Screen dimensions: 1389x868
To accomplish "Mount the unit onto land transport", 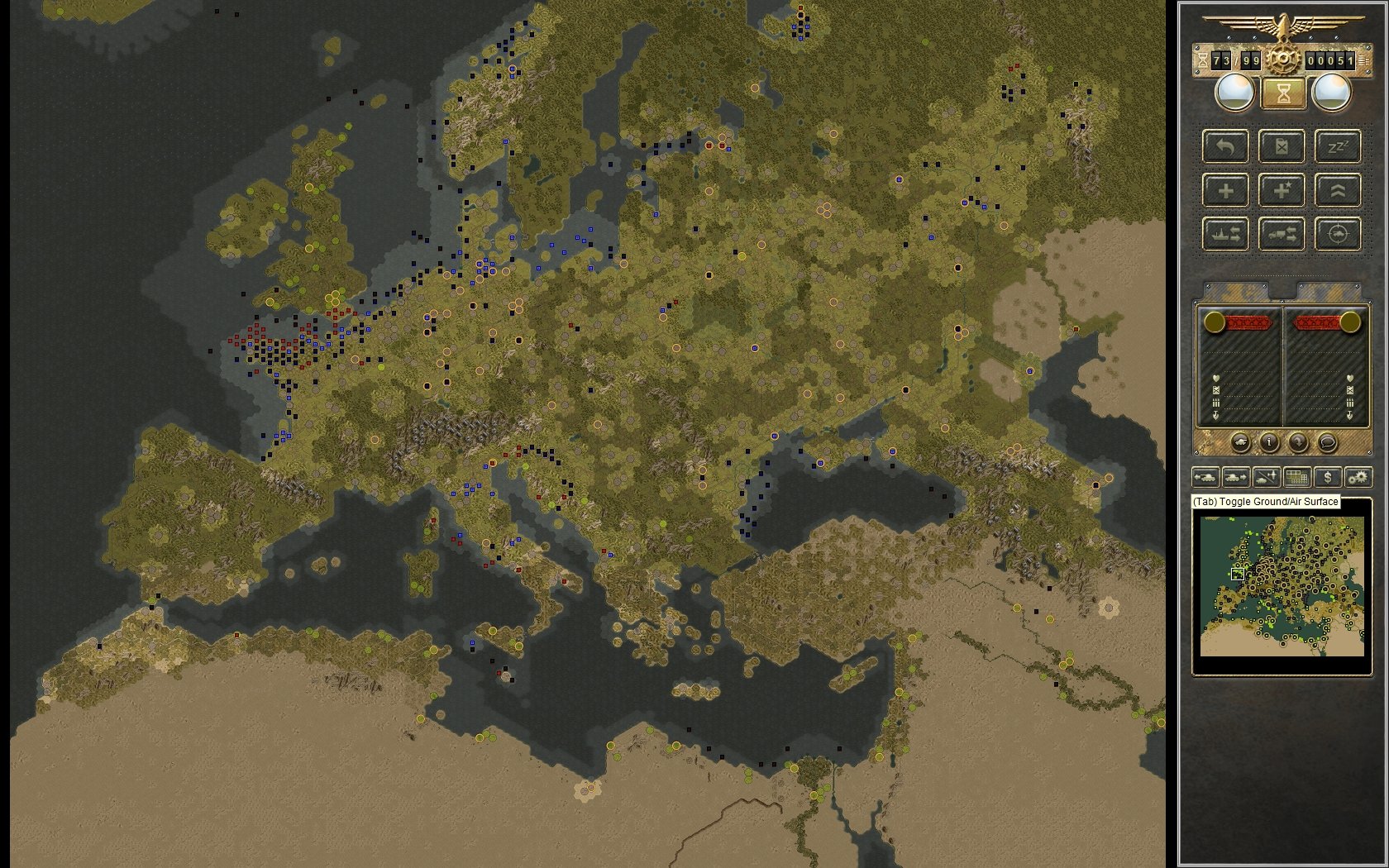I will tap(1280, 234).
